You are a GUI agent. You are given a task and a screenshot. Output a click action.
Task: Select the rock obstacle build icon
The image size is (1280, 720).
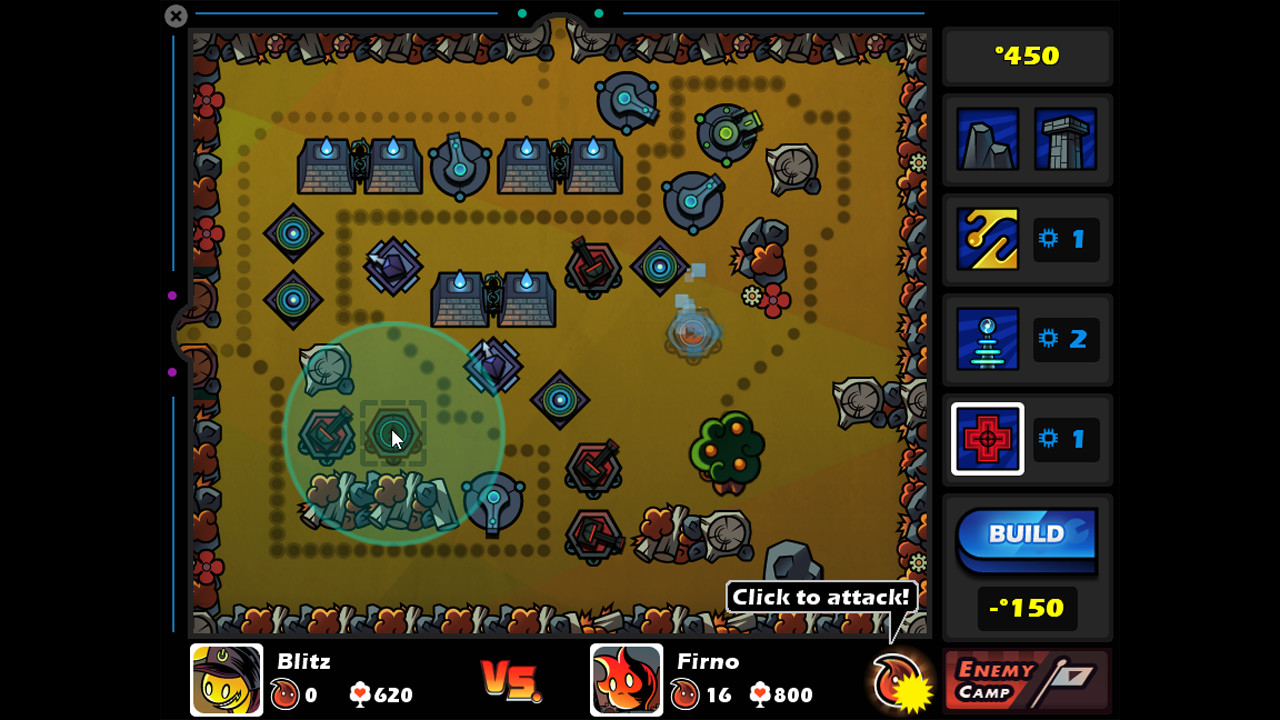tap(988, 140)
